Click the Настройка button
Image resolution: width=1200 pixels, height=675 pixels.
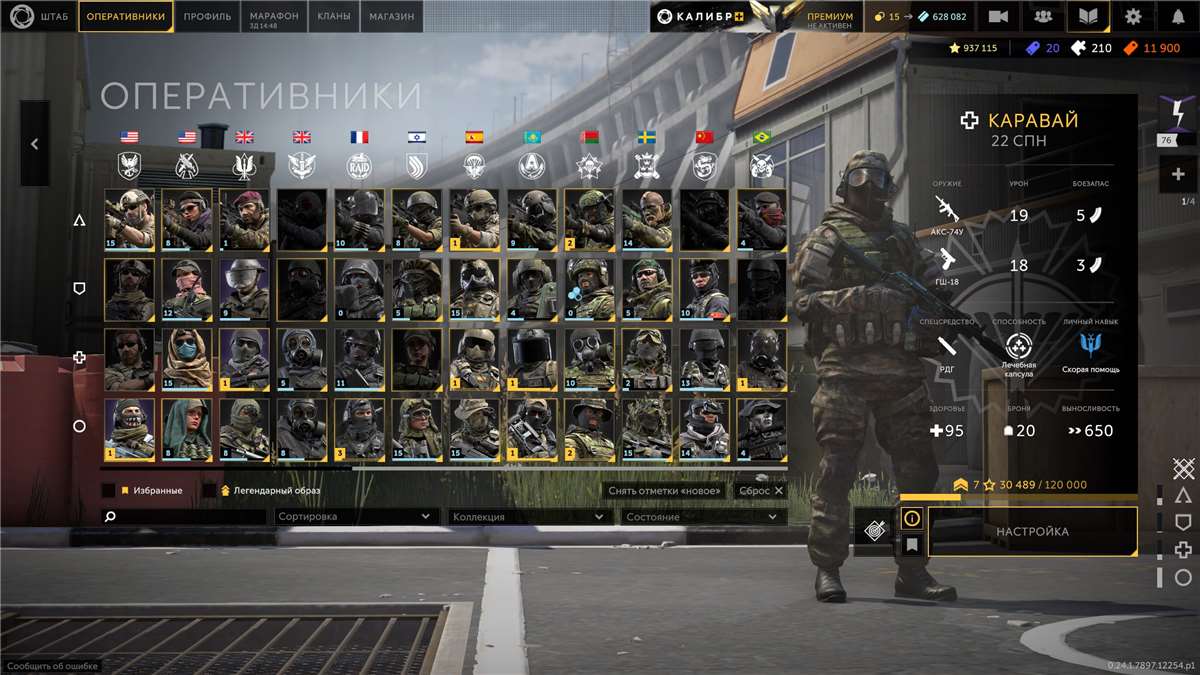tap(1032, 532)
